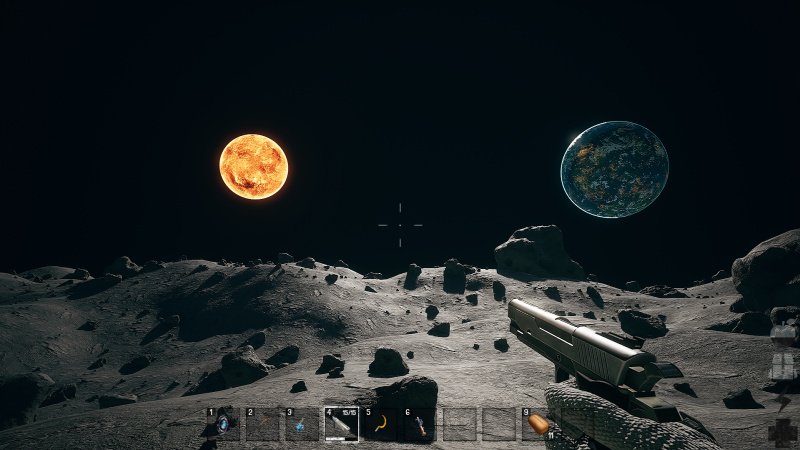Select the faint tool in slot 2
The height and width of the screenshot is (450, 800).
pos(263,425)
